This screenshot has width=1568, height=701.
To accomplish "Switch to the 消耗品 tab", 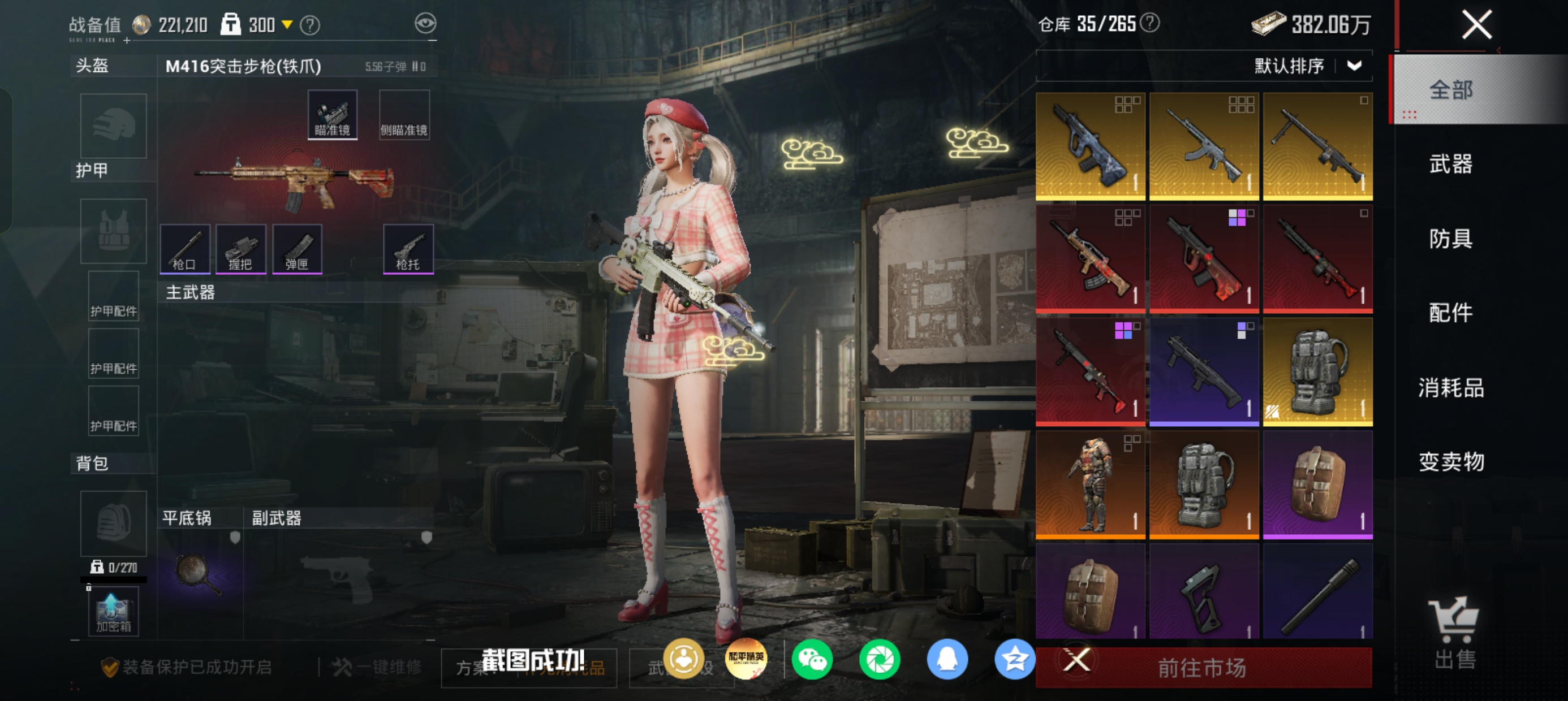I will [1450, 388].
